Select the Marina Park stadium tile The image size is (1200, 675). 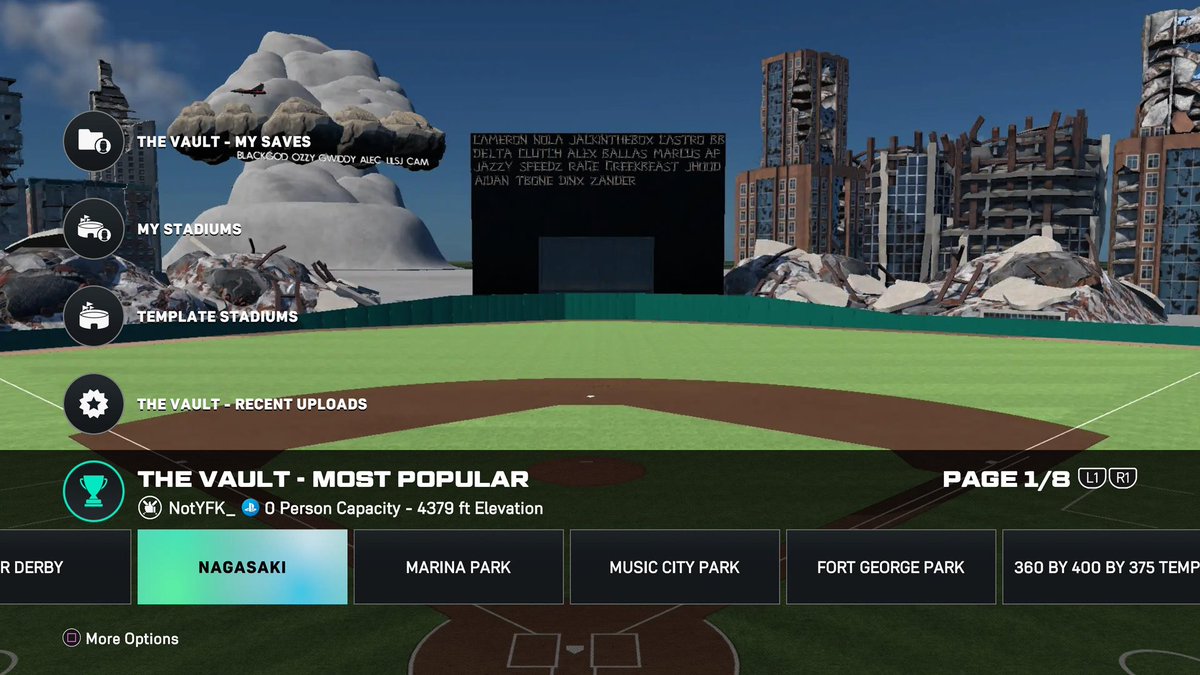point(458,567)
